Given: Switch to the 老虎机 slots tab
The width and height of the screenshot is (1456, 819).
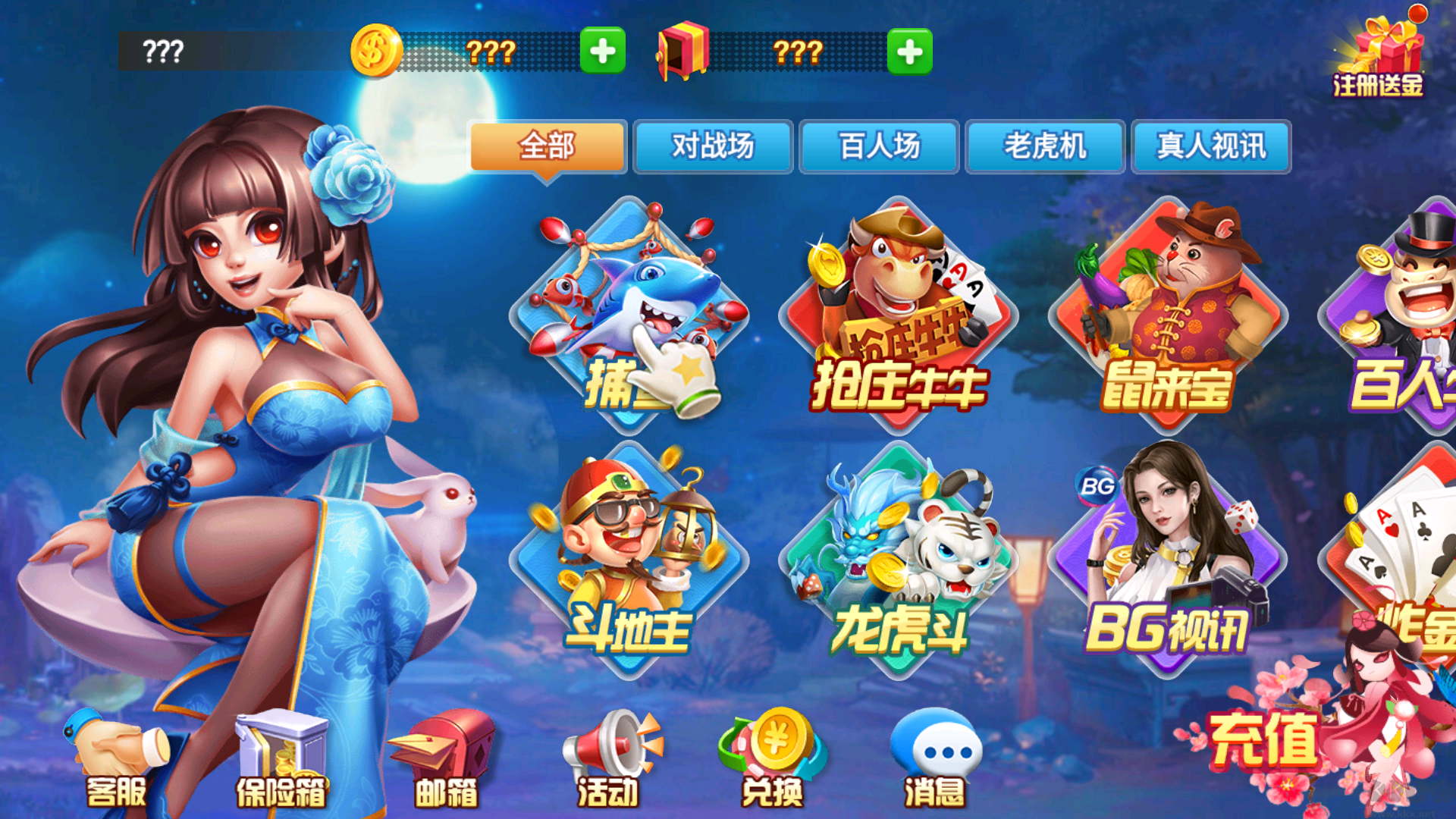Looking at the screenshot, I should 1045,147.
